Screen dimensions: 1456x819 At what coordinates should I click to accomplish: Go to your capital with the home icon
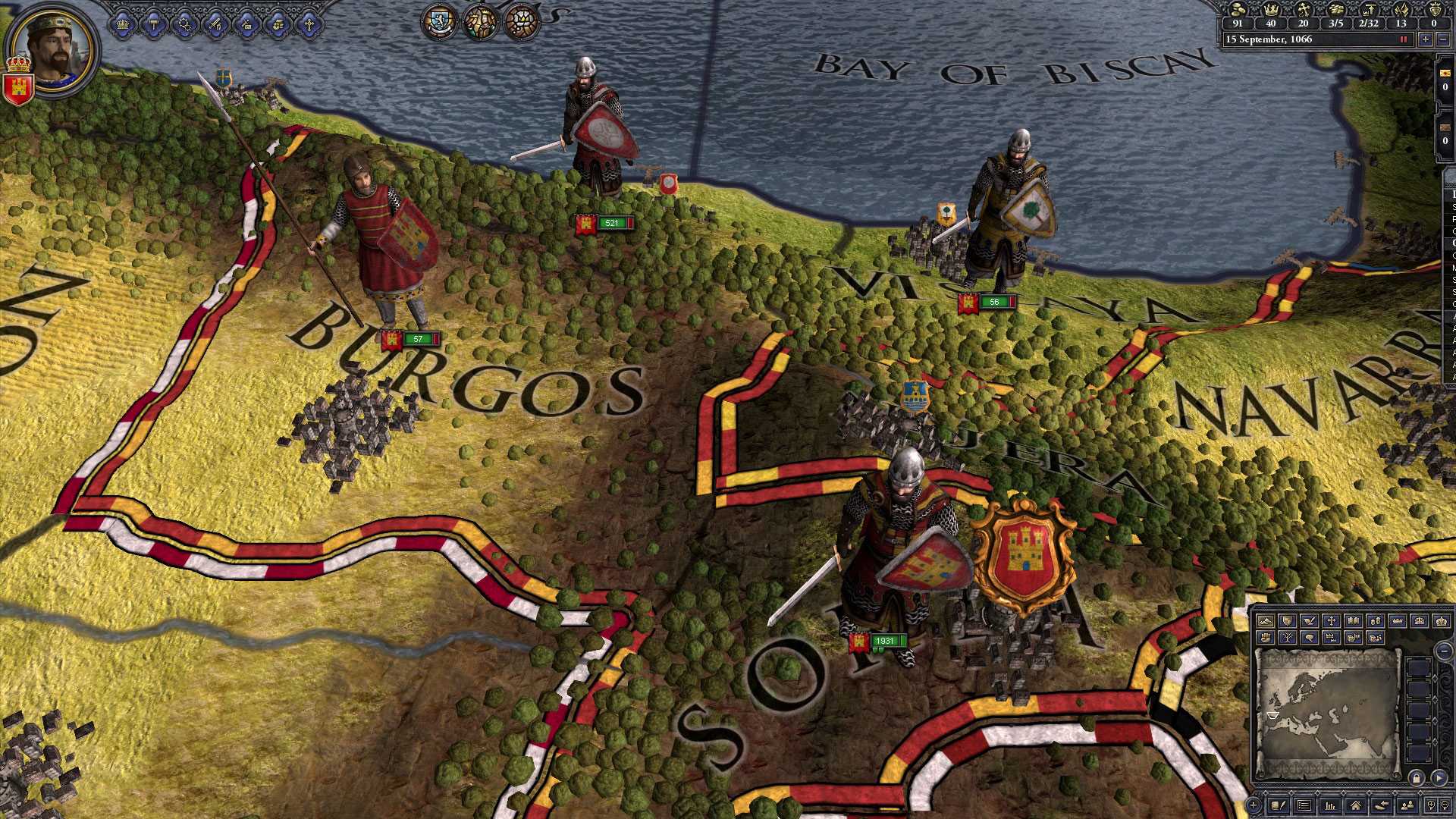pyautogui.click(x=1355, y=805)
